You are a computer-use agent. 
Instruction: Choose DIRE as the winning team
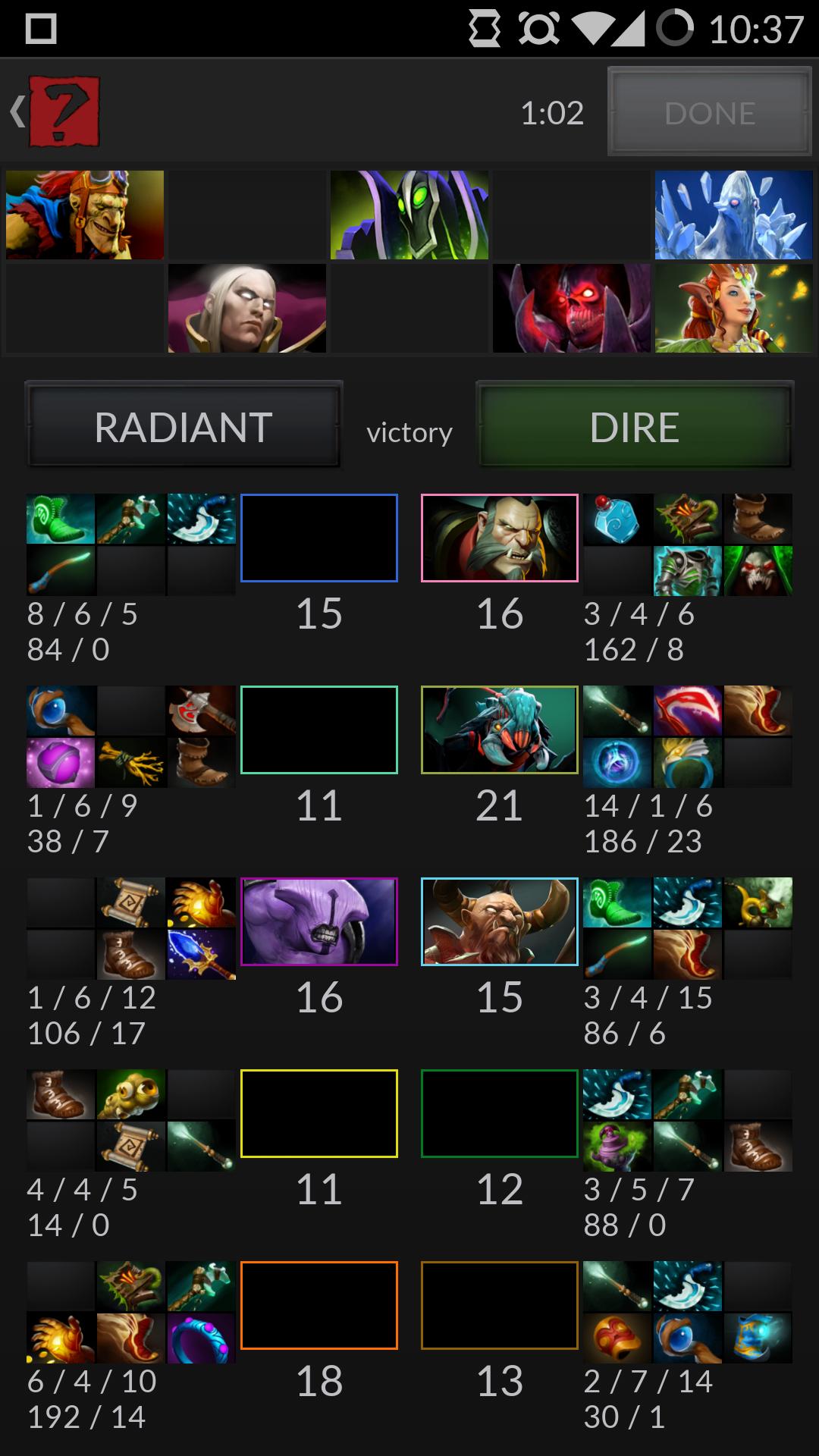point(635,427)
